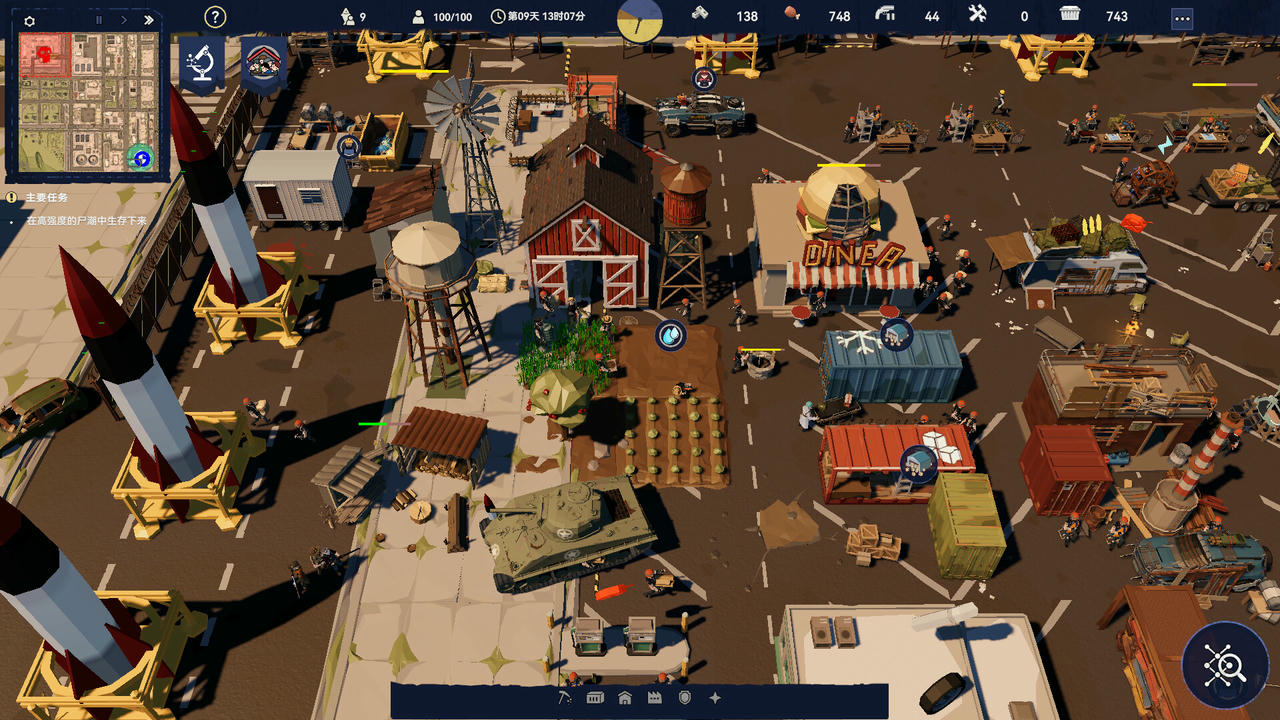Open the defense (shield) build category

tap(684, 697)
